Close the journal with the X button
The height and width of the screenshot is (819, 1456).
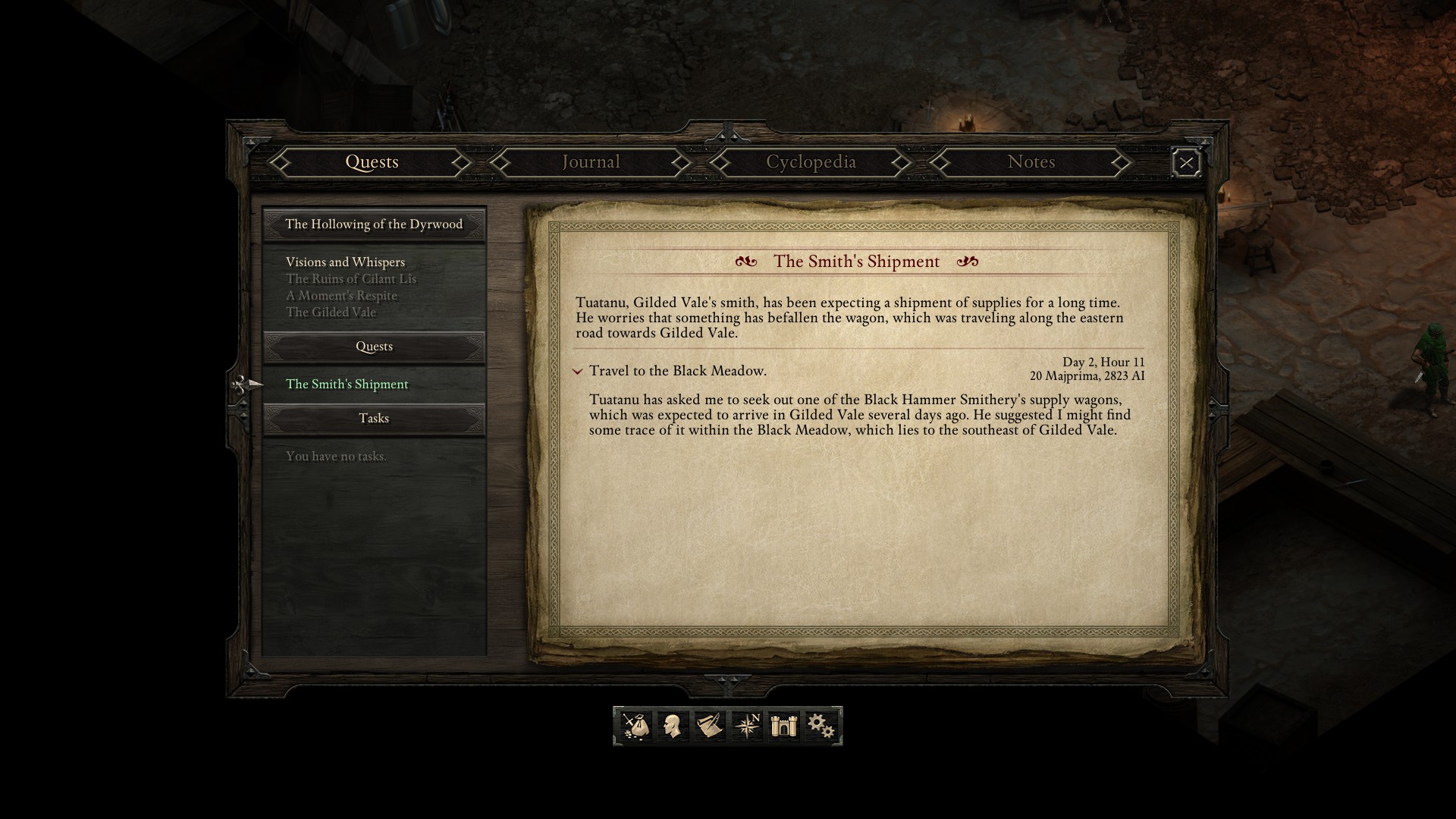tap(1185, 162)
